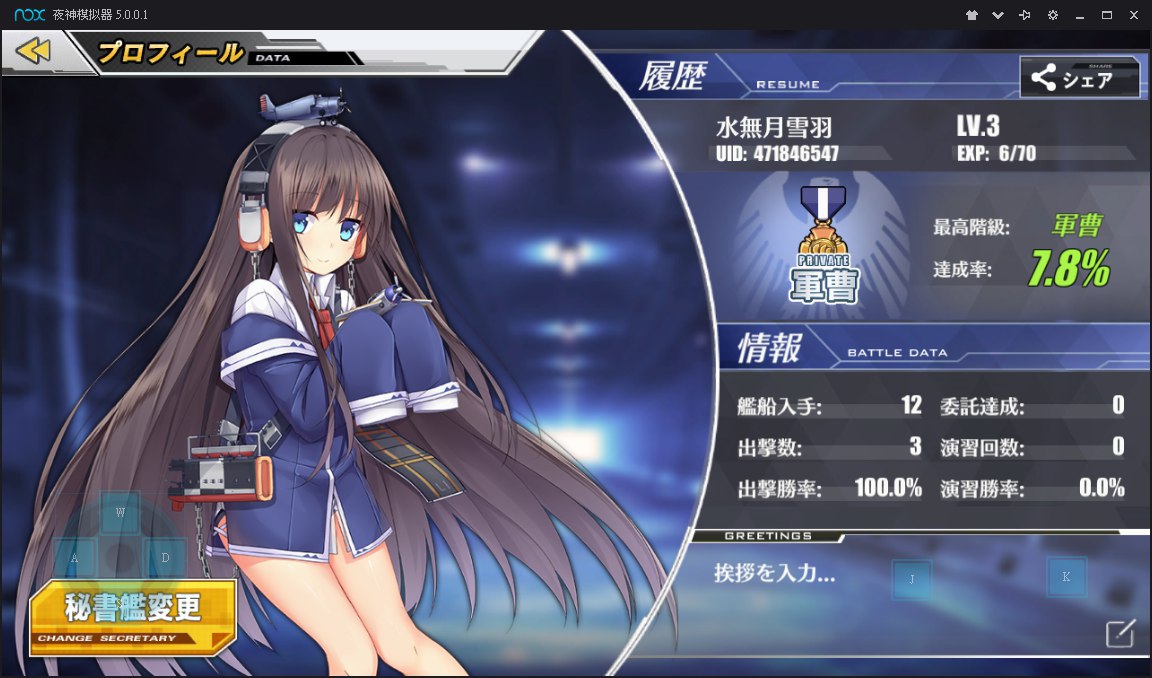Close the Nox emulator window
1152x678 pixels.
click(x=1134, y=15)
